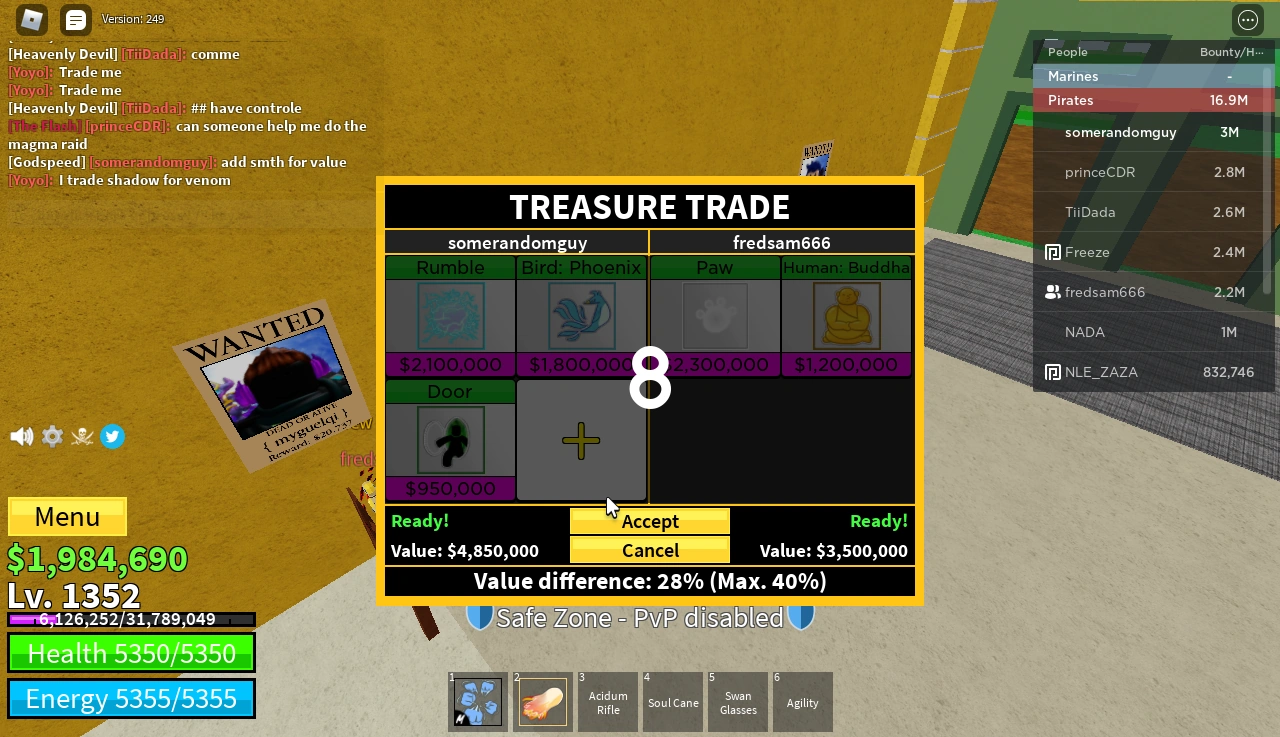The height and width of the screenshot is (737, 1280).
Task: Click the Twitter bird icon
Action: [112, 436]
